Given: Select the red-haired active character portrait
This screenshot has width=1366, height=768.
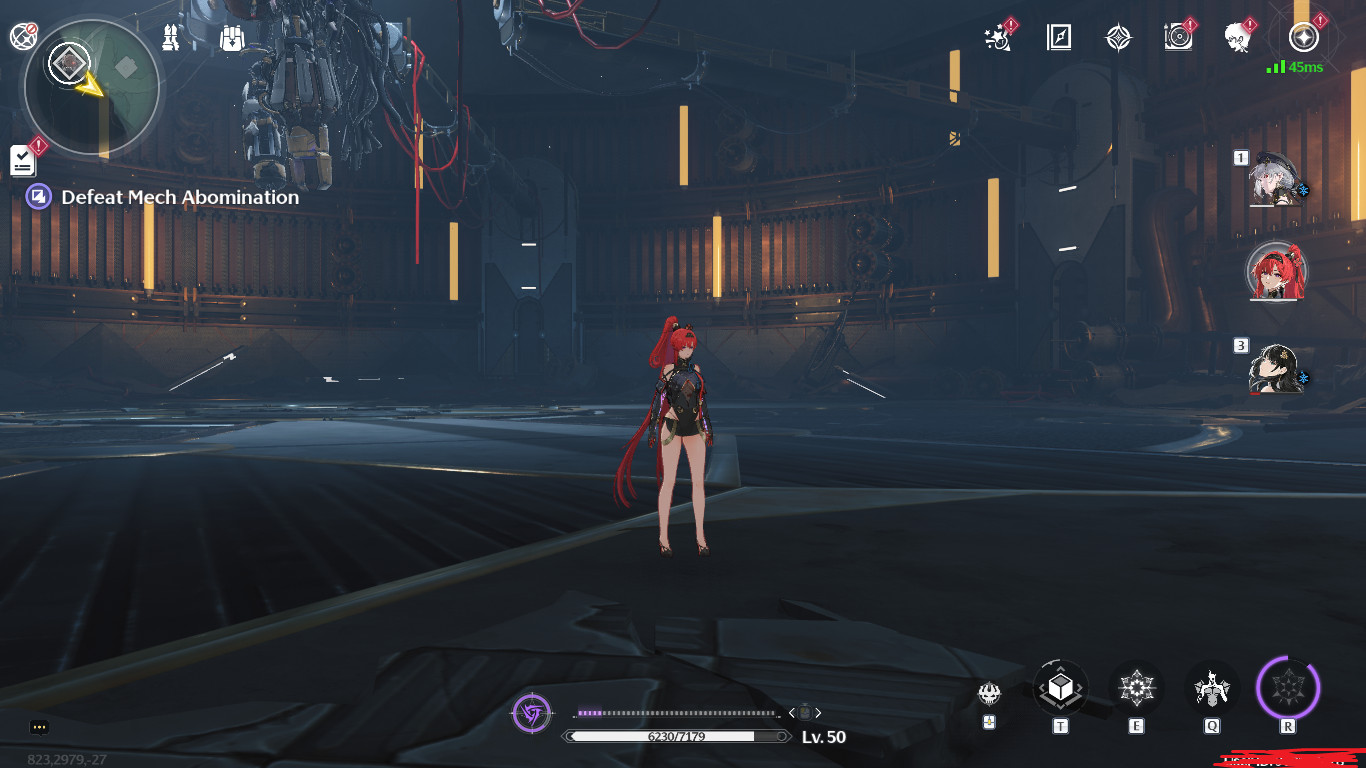Looking at the screenshot, I should coord(1277,270).
